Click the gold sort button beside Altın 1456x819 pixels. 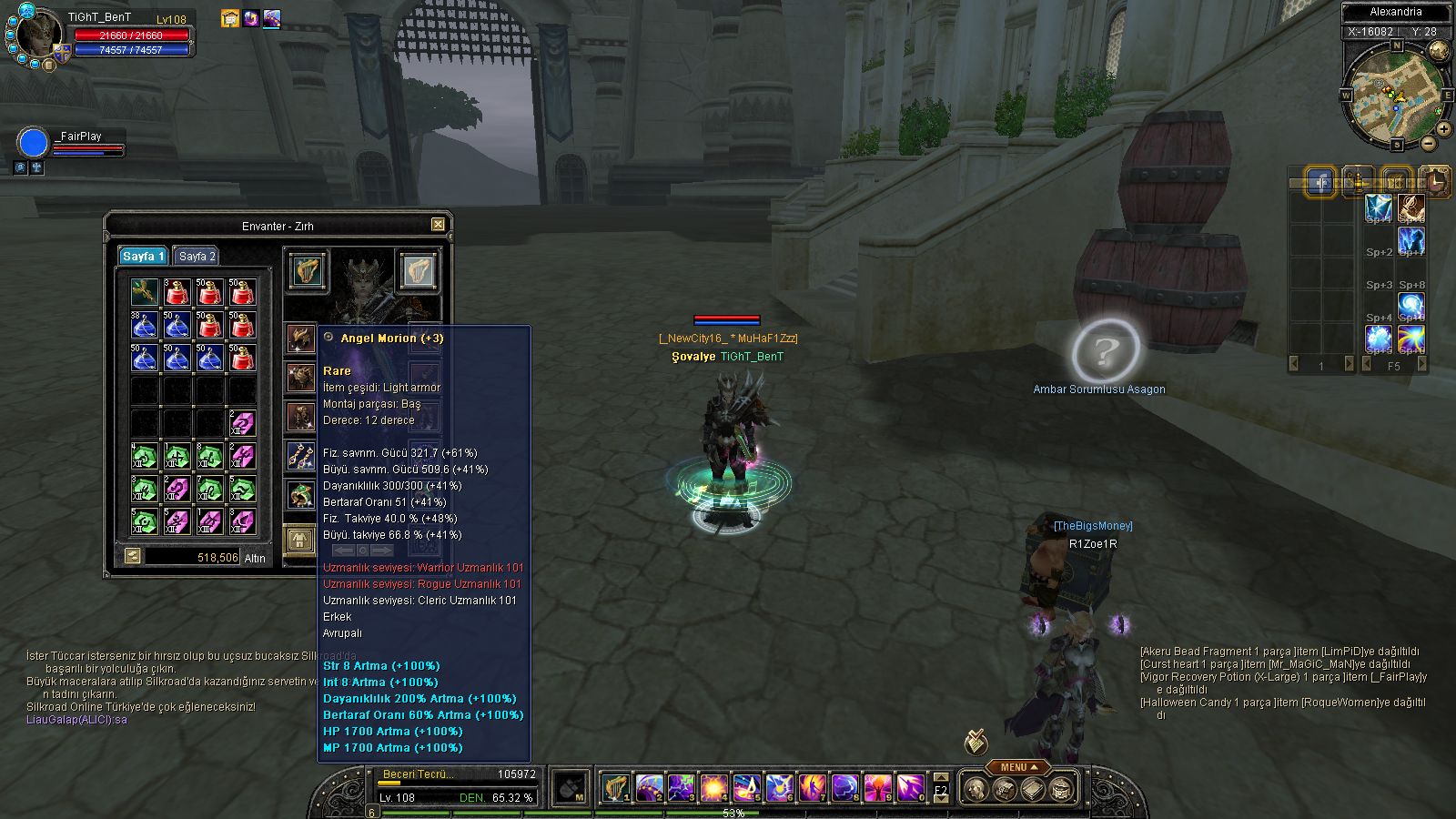(x=133, y=556)
